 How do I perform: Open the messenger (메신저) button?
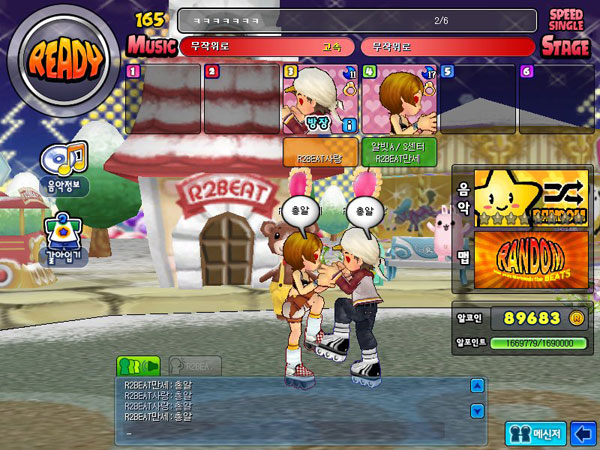point(535,433)
